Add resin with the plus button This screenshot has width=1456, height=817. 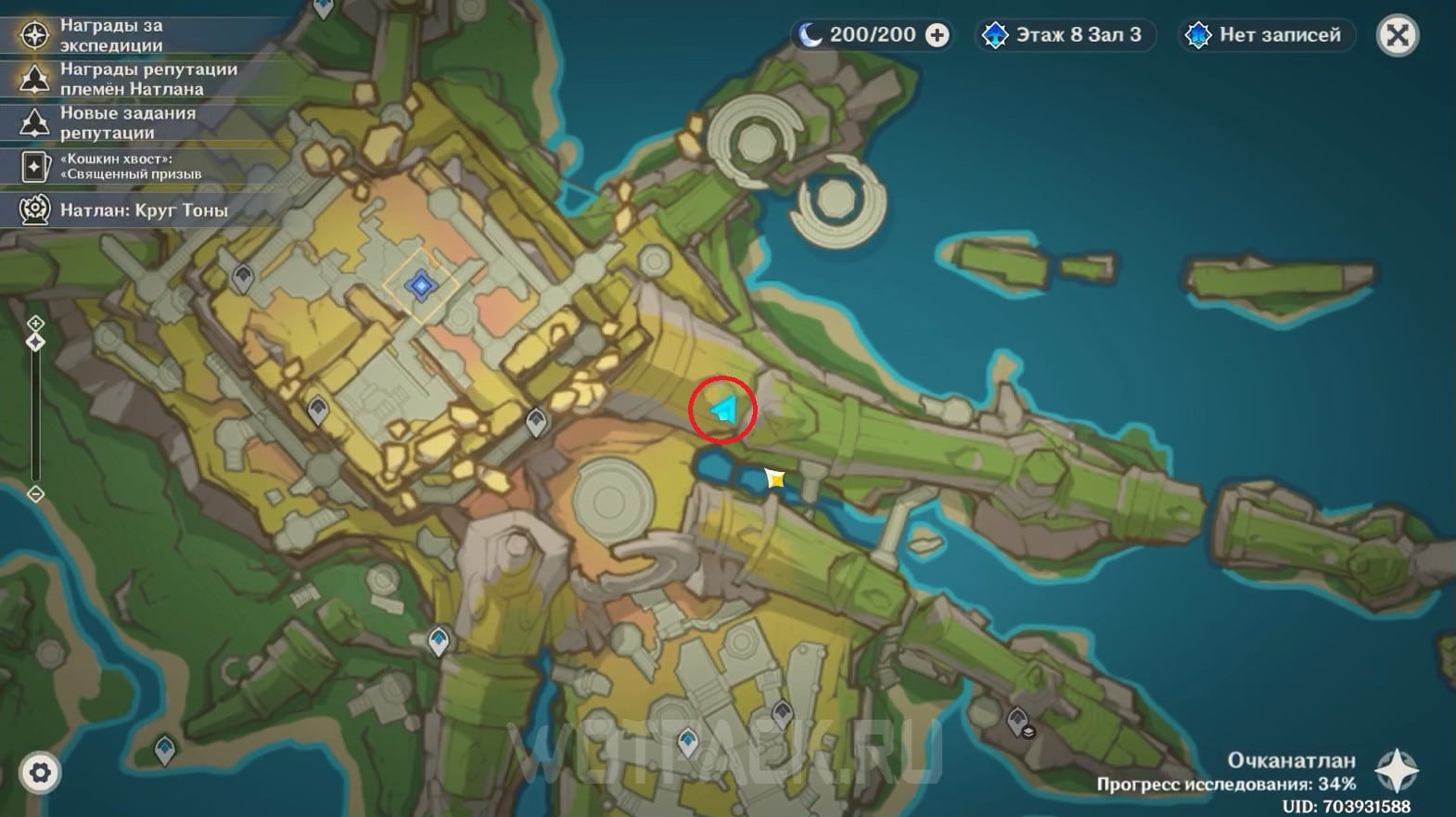938,35
